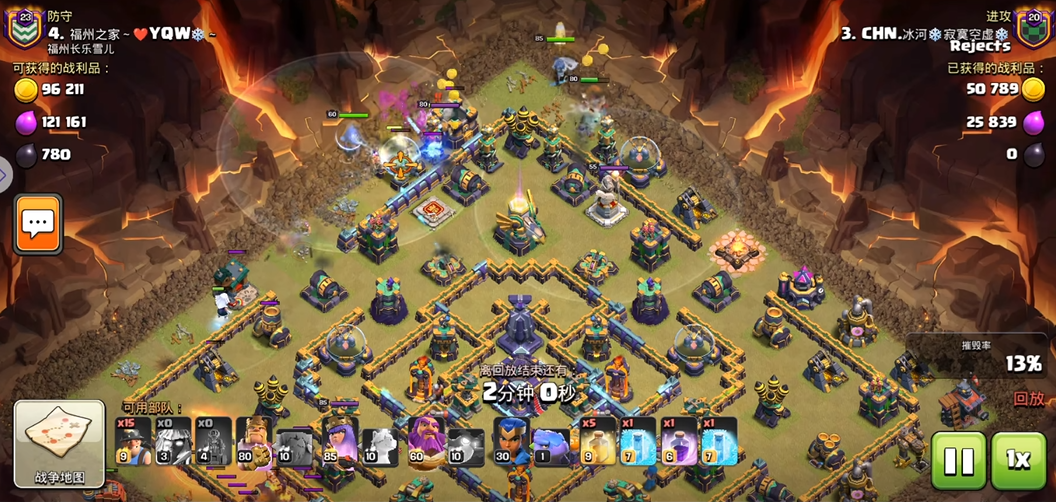Select the x15 Miner troop slot
The height and width of the screenshot is (502, 1056).
tap(133, 442)
